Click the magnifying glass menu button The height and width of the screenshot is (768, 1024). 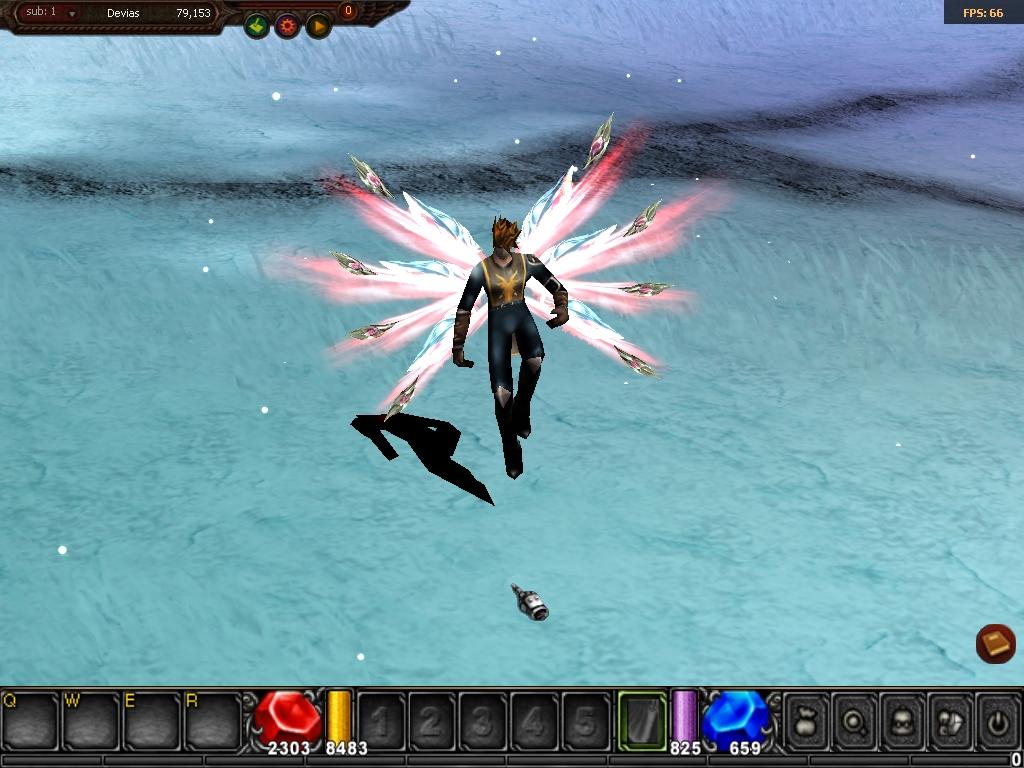(x=855, y=720)
